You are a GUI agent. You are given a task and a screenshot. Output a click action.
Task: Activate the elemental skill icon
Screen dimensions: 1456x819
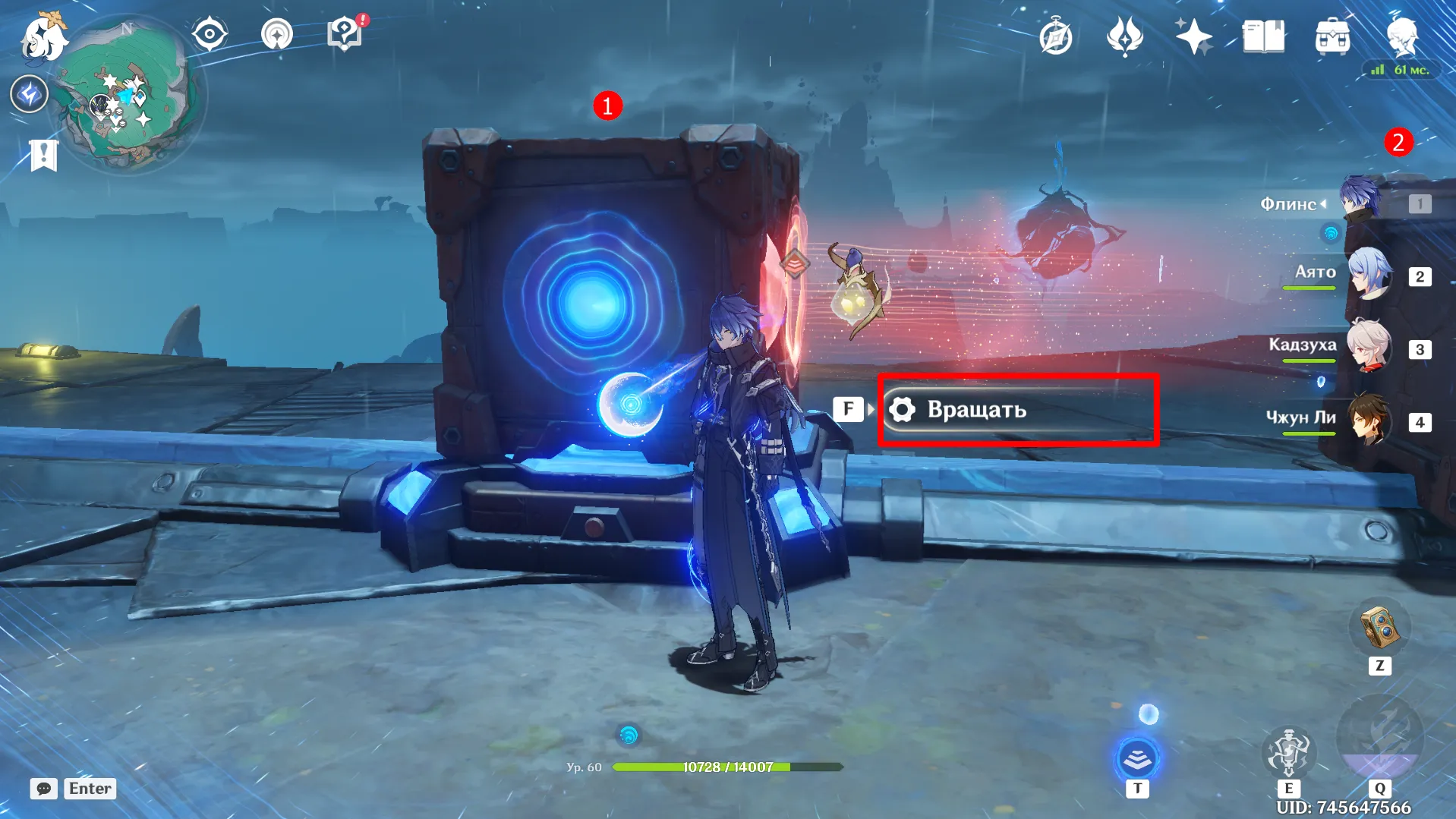pos(1288,751)
